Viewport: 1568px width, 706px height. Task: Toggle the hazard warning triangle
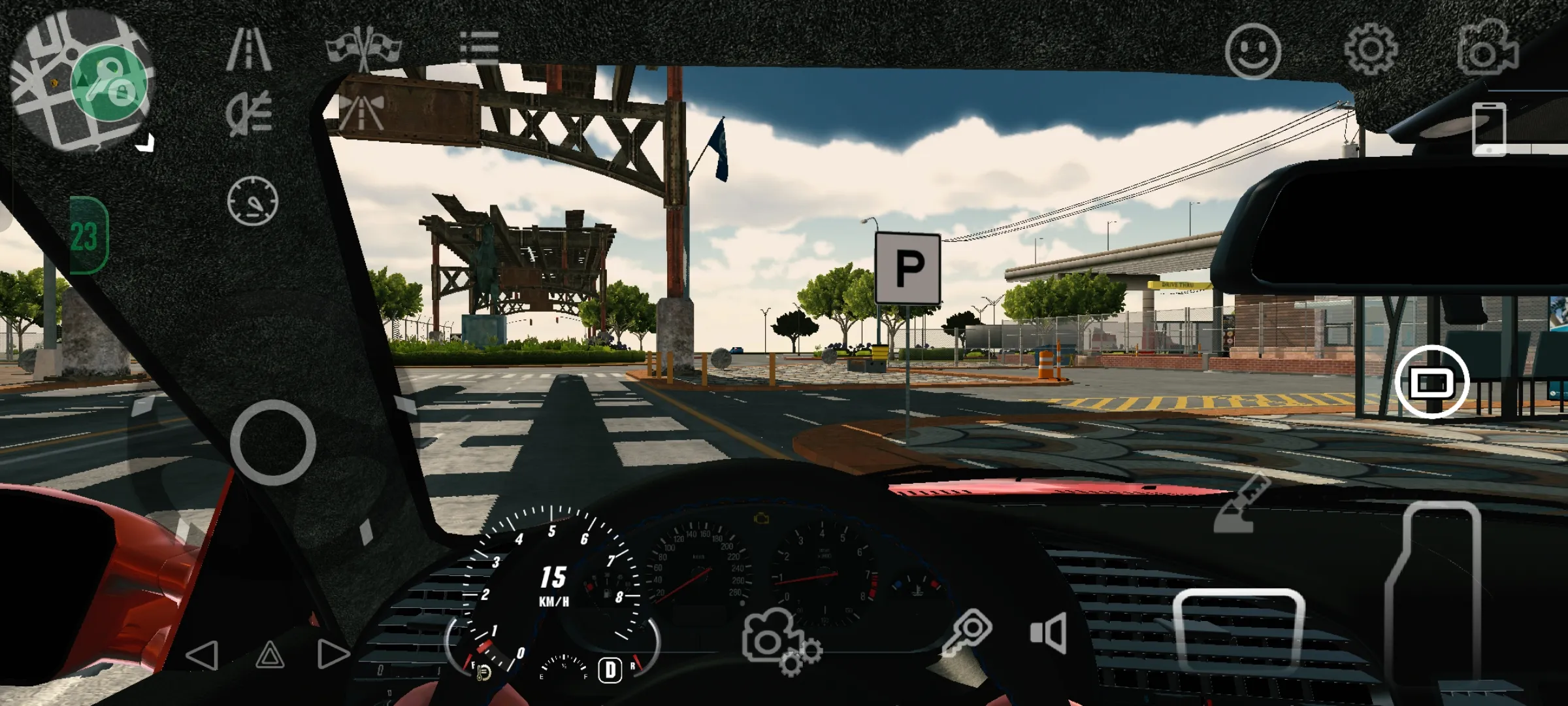point(270,654)
